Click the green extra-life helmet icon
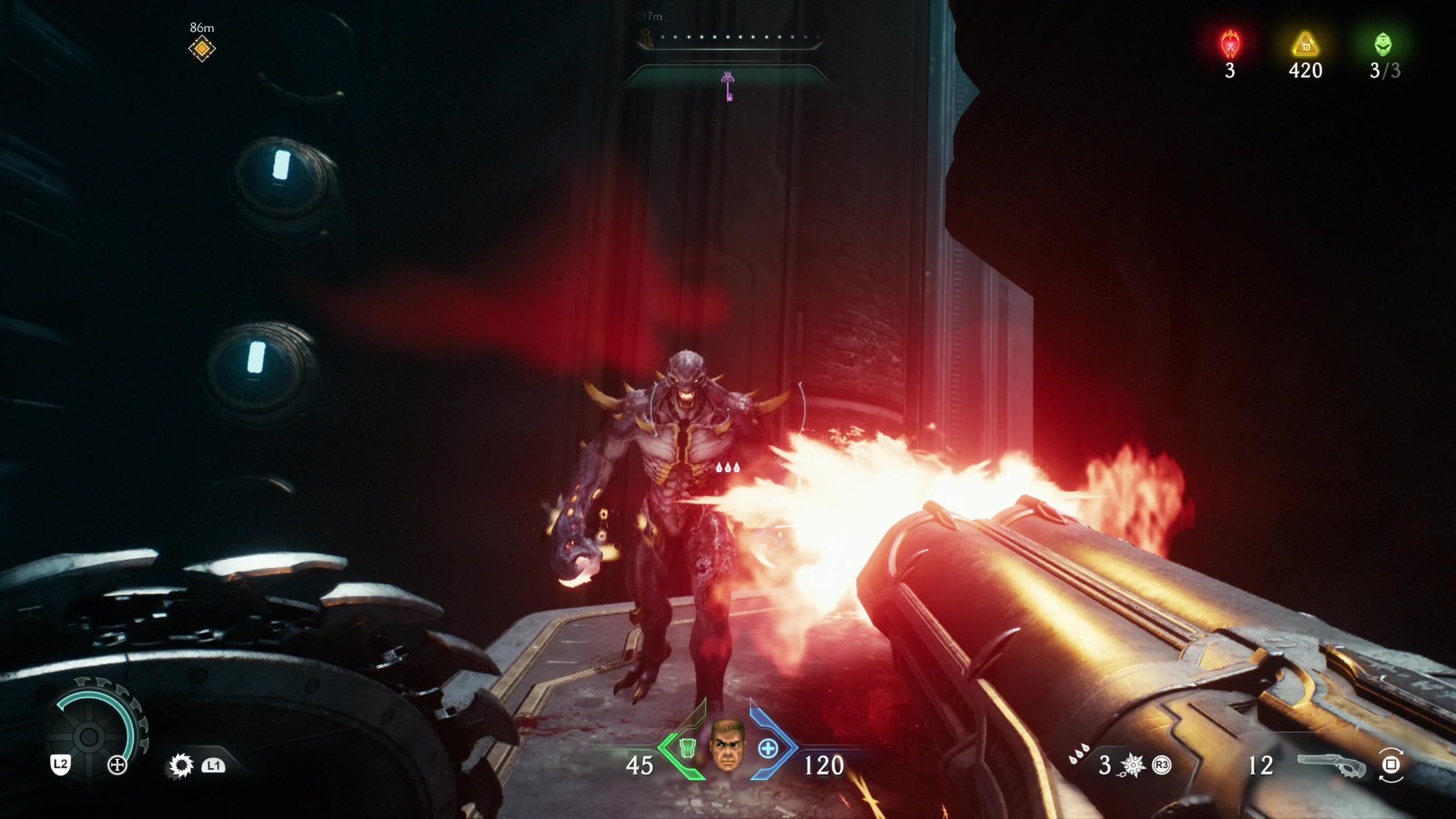This screenshot has height=819, width=1456. 1382,44
